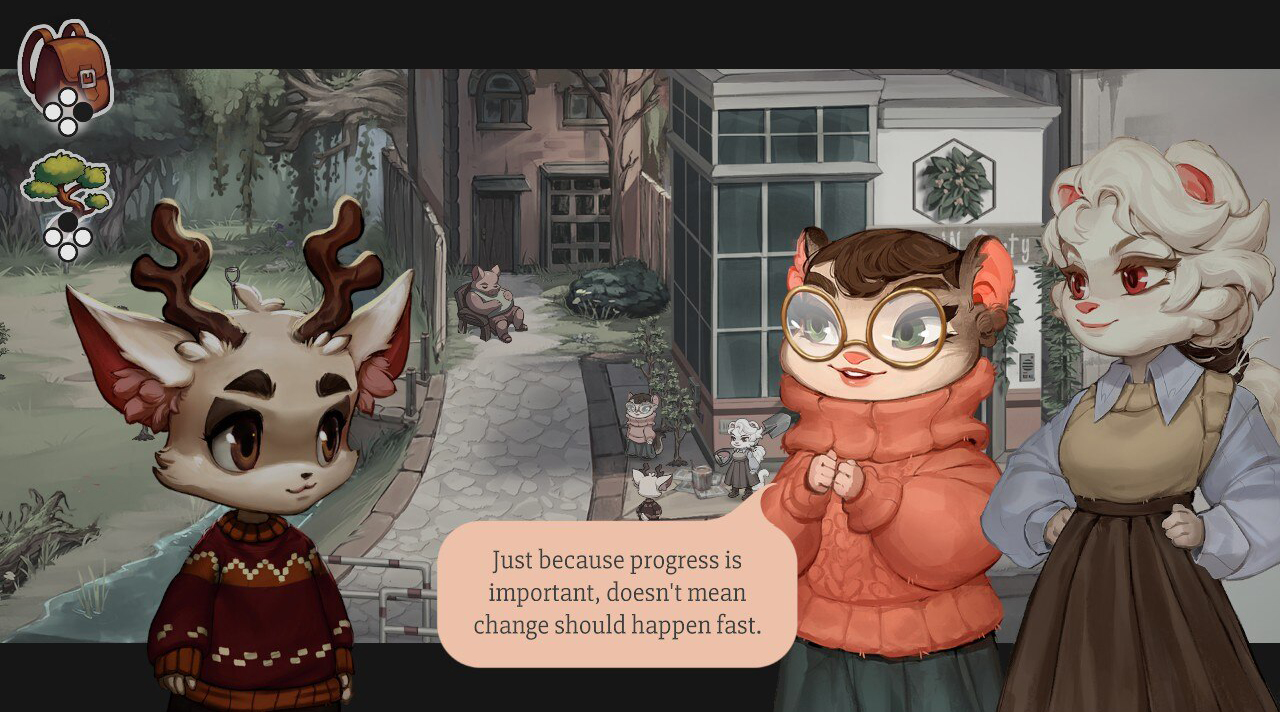Open the backpack inventory icon
Screen dimensions: 1280x712
click(66, 65)
